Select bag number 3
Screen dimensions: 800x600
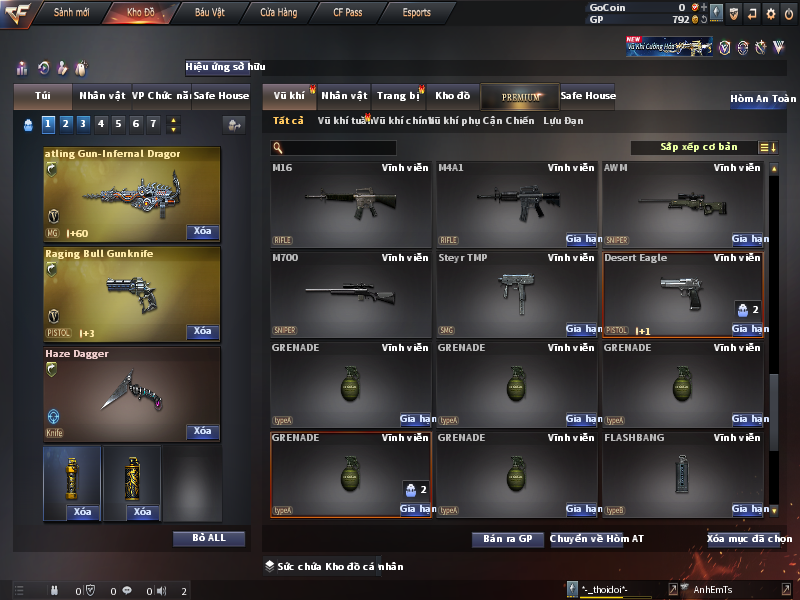(84, 124)
